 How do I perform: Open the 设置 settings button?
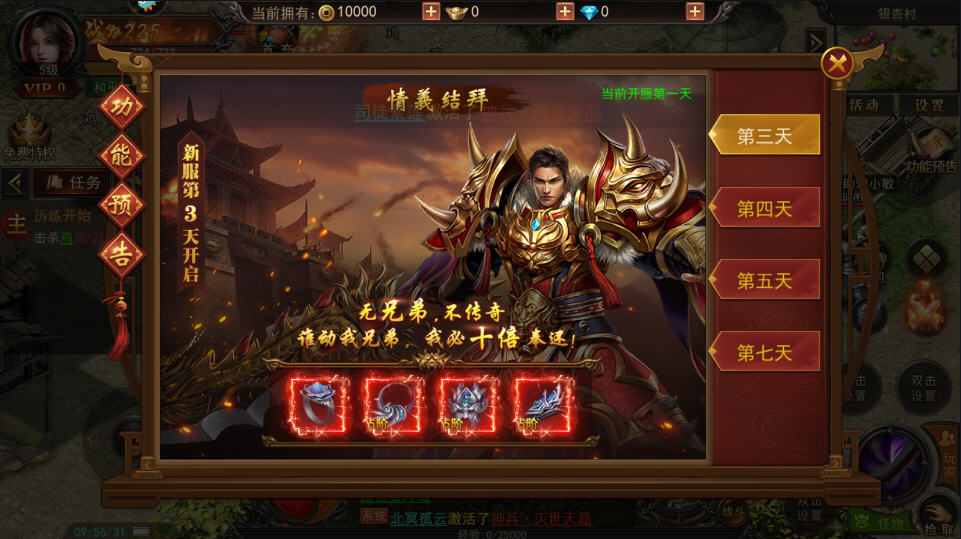[x=929, y=105]
